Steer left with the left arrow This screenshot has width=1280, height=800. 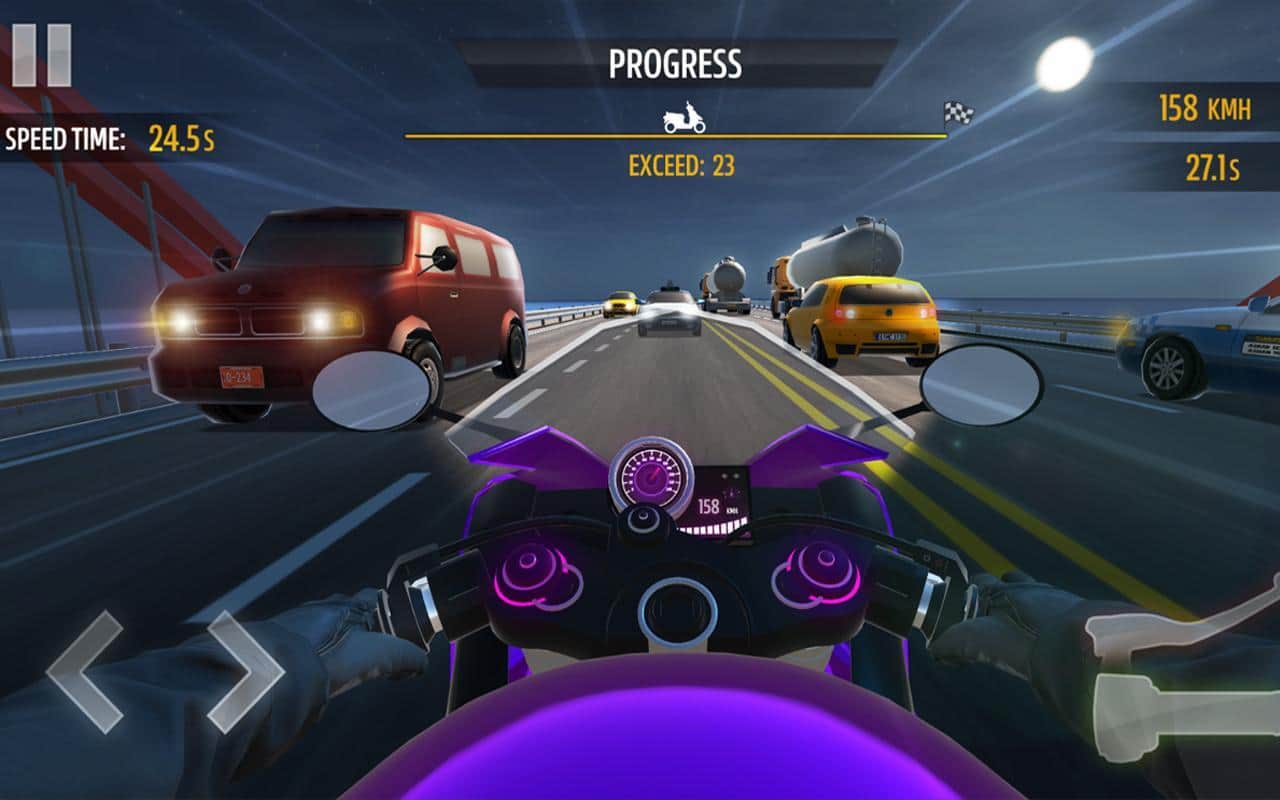(x=85, y=671)
